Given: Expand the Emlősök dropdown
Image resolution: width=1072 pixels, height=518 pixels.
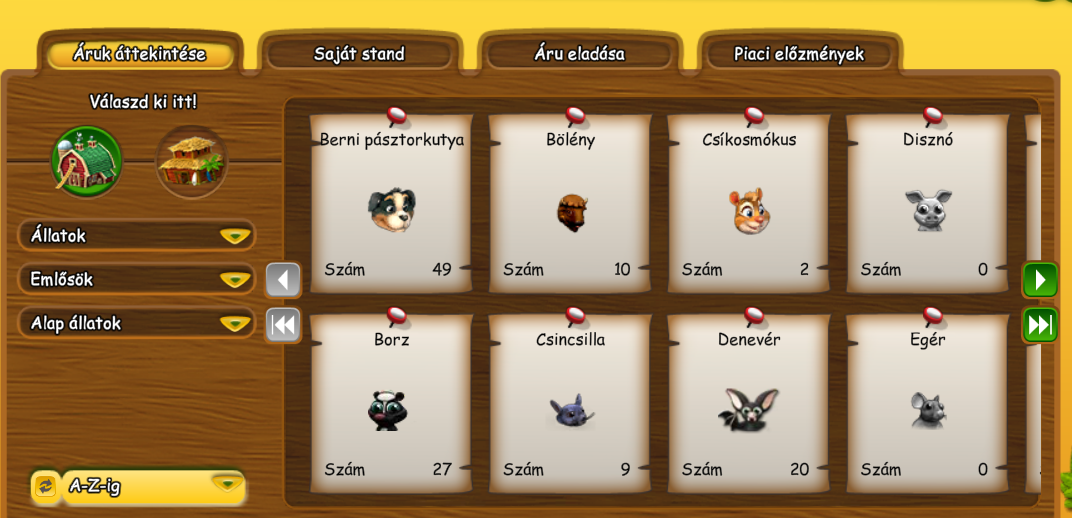Looking at the screenshot, I should click(x=137, y=279).
